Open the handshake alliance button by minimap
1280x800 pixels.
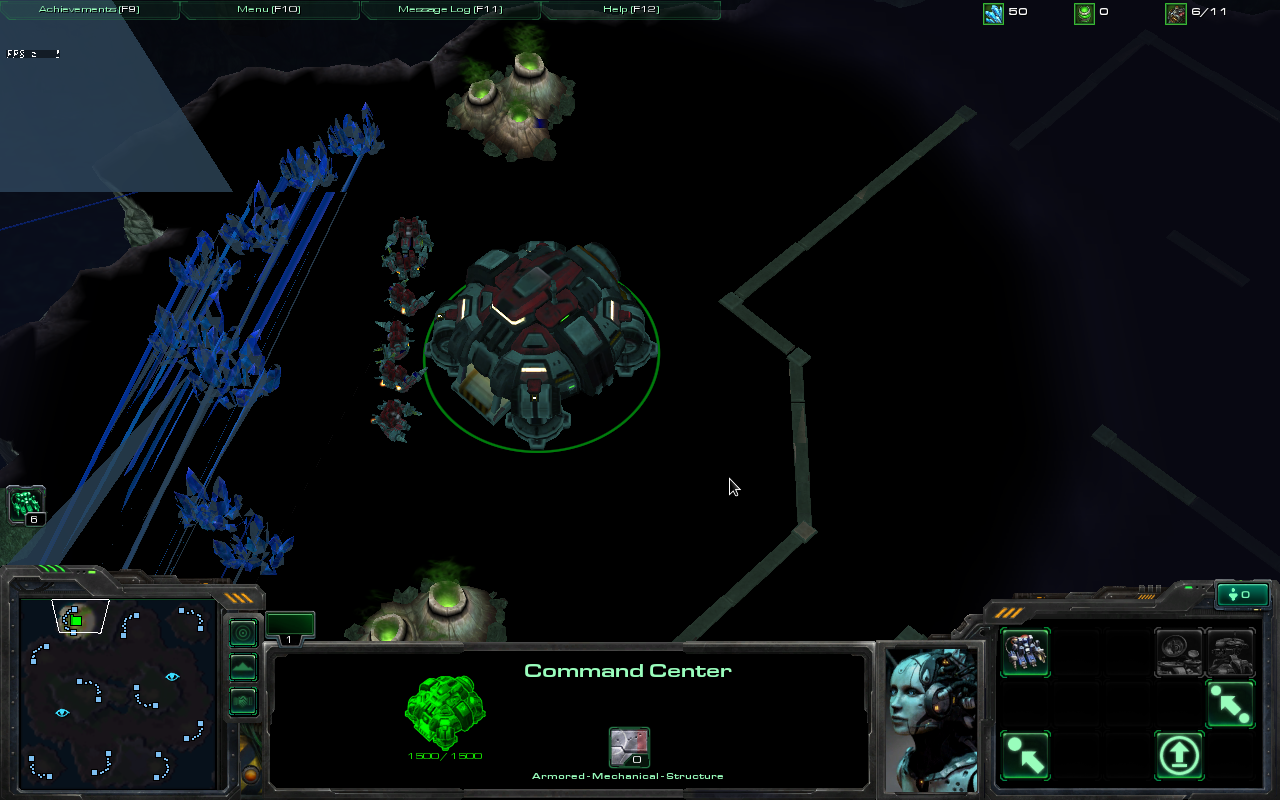tap(243, 701)
